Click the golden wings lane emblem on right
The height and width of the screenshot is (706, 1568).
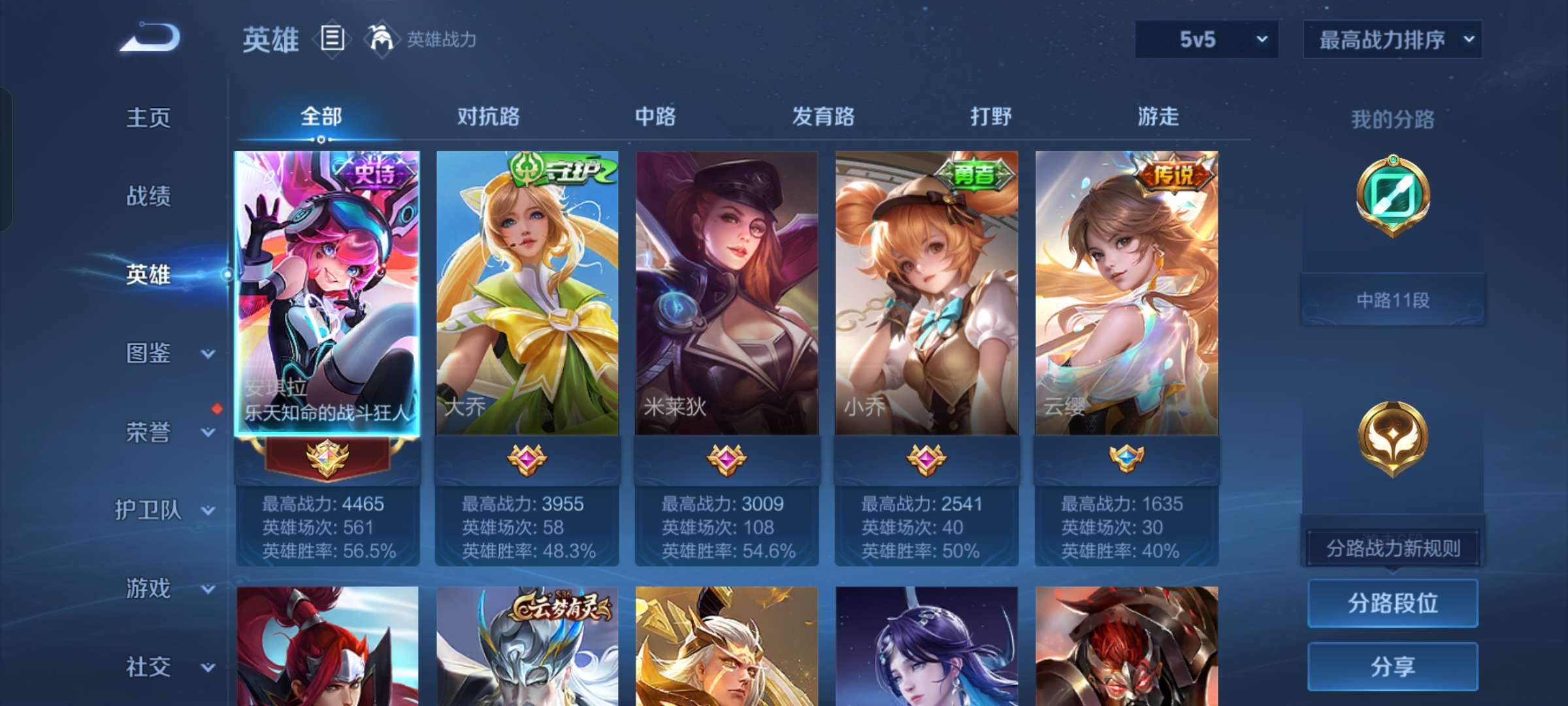click(x=1392, y=439)
